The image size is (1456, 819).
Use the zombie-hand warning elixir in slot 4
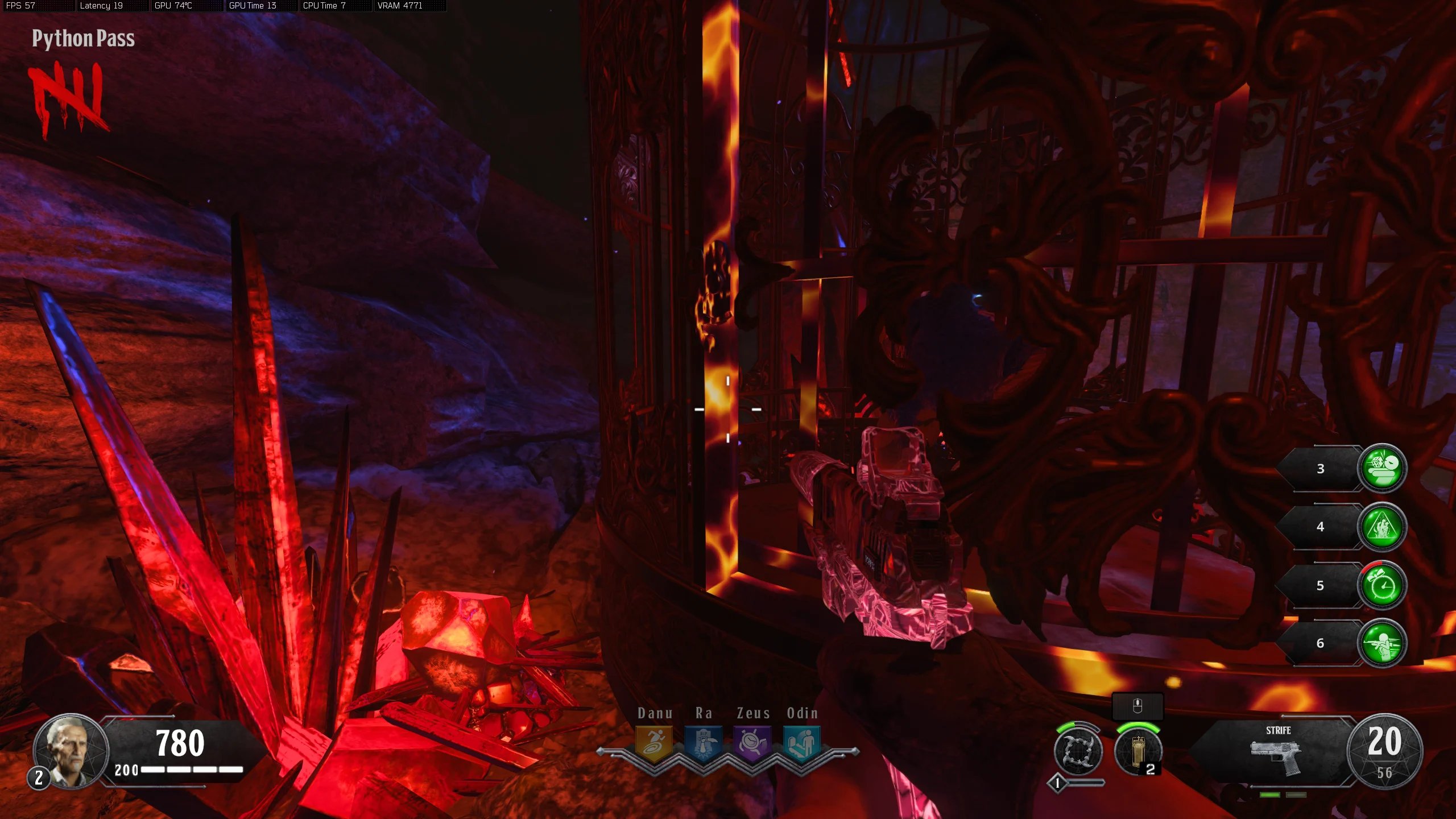tap(1382, 527)
